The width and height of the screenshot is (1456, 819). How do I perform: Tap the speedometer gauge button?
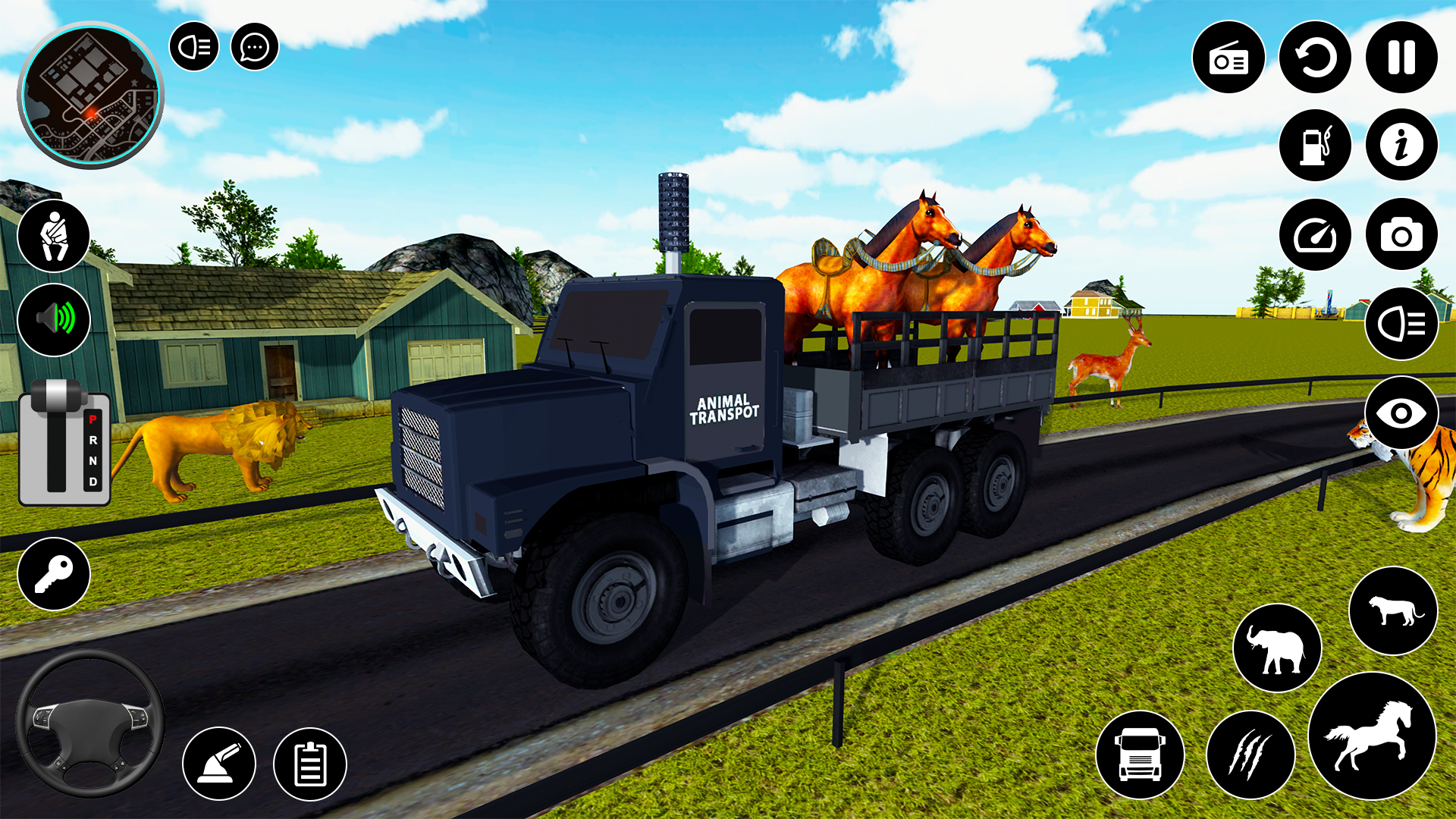pos(1315,235)
